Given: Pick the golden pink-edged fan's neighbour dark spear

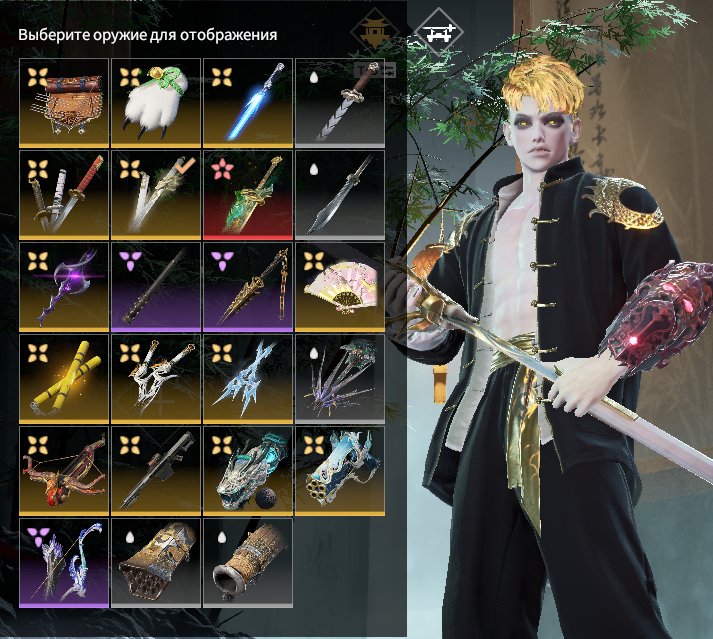Looking at the screenshot, I should pyautogui.click(x=248, y=287).
